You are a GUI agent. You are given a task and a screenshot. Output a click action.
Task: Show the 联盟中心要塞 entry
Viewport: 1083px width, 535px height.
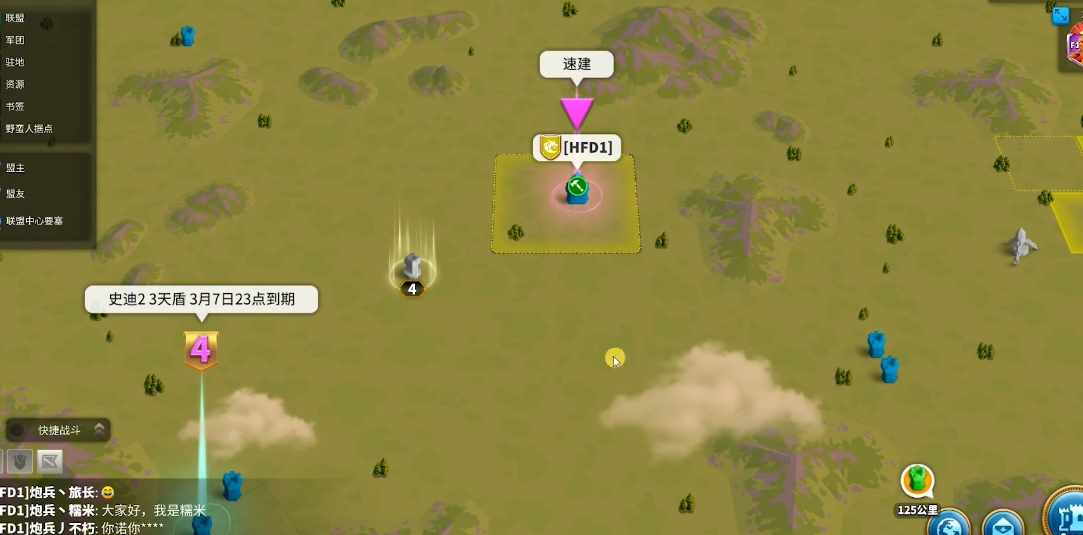[35, 220]
